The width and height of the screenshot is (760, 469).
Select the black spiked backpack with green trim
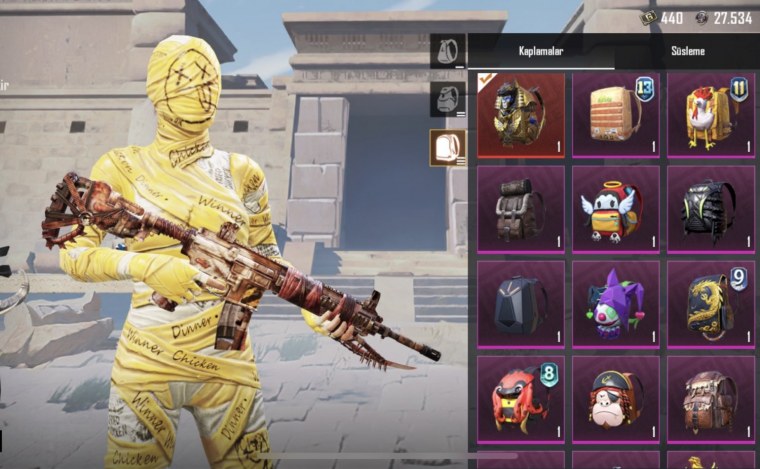pos(709,208)
